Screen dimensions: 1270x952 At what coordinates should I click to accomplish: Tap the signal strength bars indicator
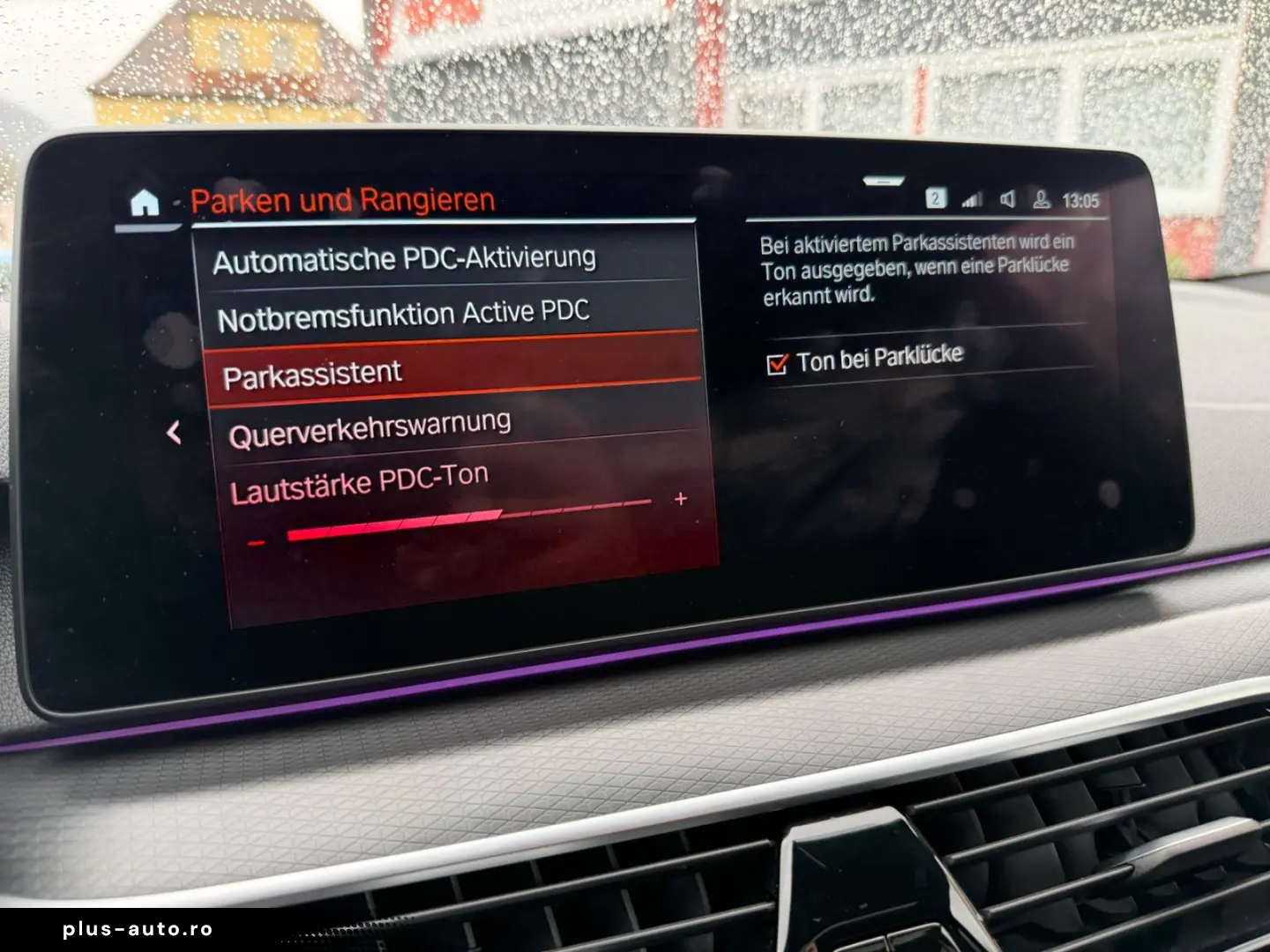pyautogui.click(x=970, y=199)
